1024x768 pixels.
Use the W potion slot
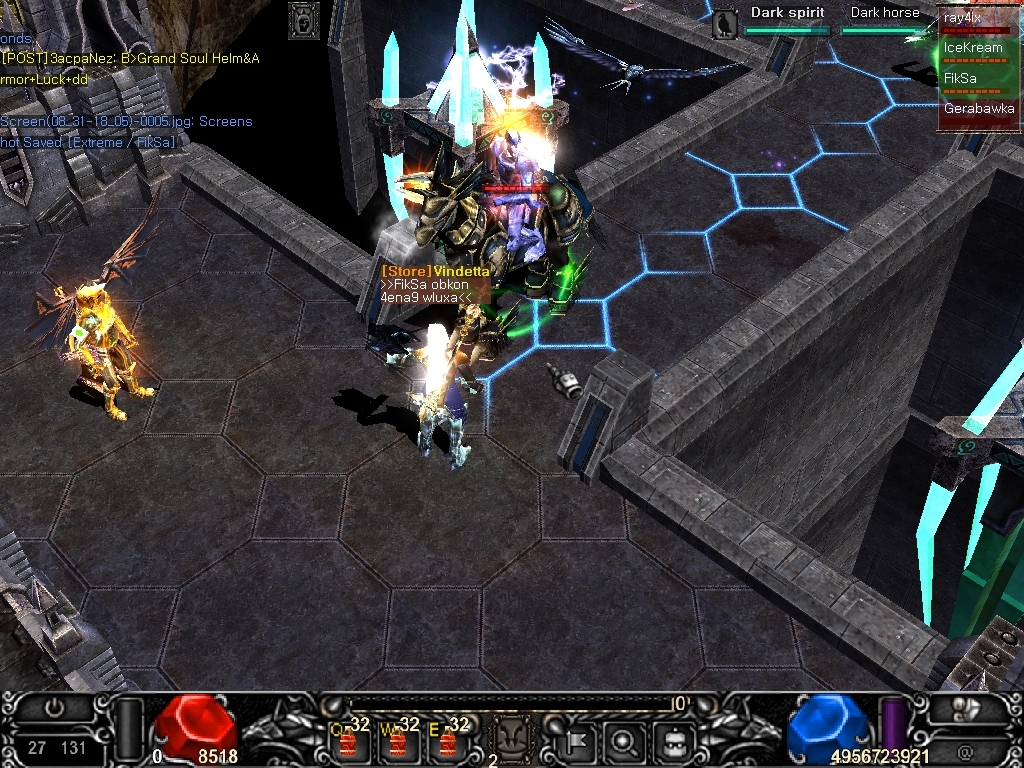tap(399, 740)
